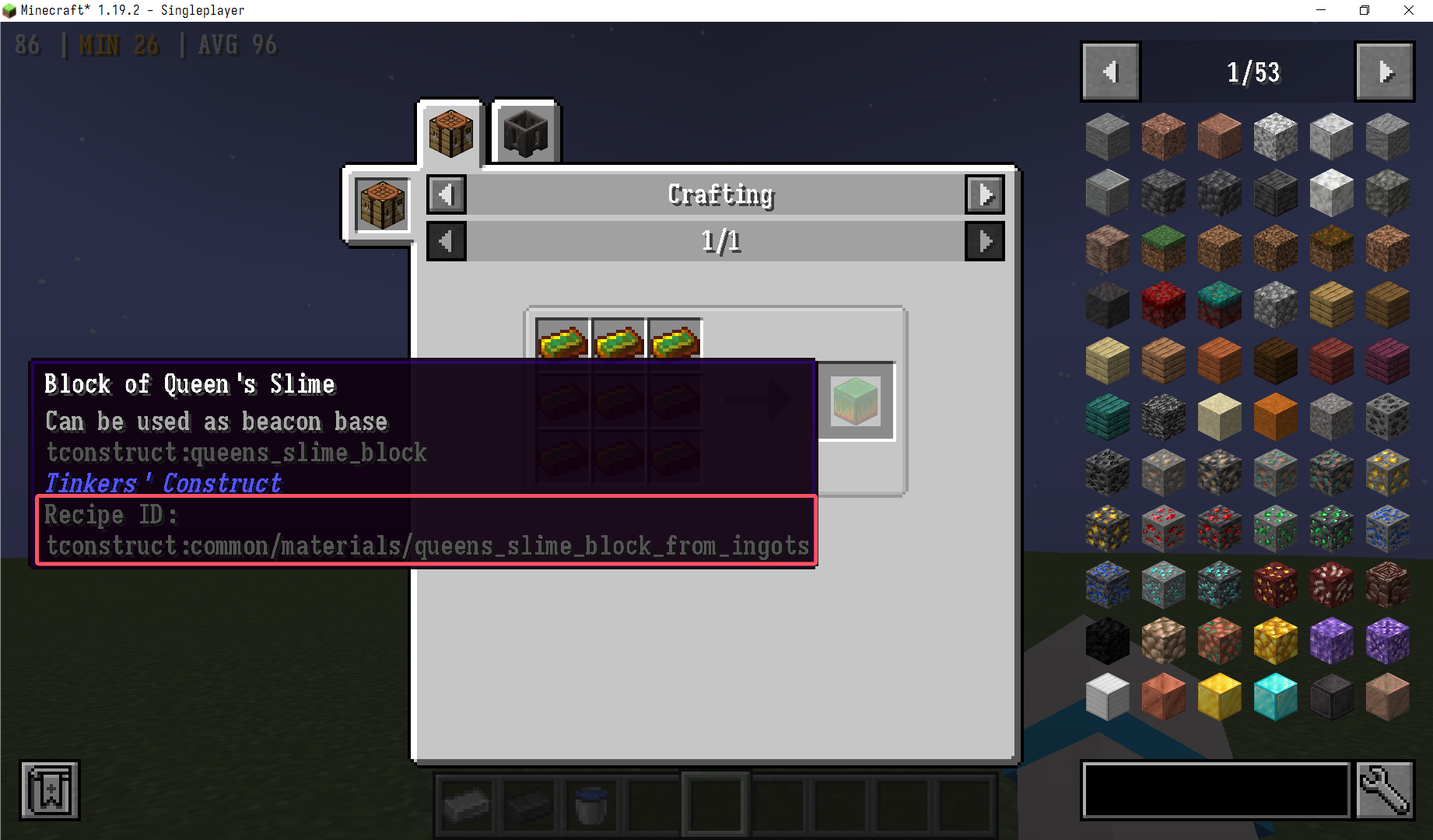The image size is (1433, 840).
Task: Choose the warped nylium block with teal top
Action: point(1219,305)
